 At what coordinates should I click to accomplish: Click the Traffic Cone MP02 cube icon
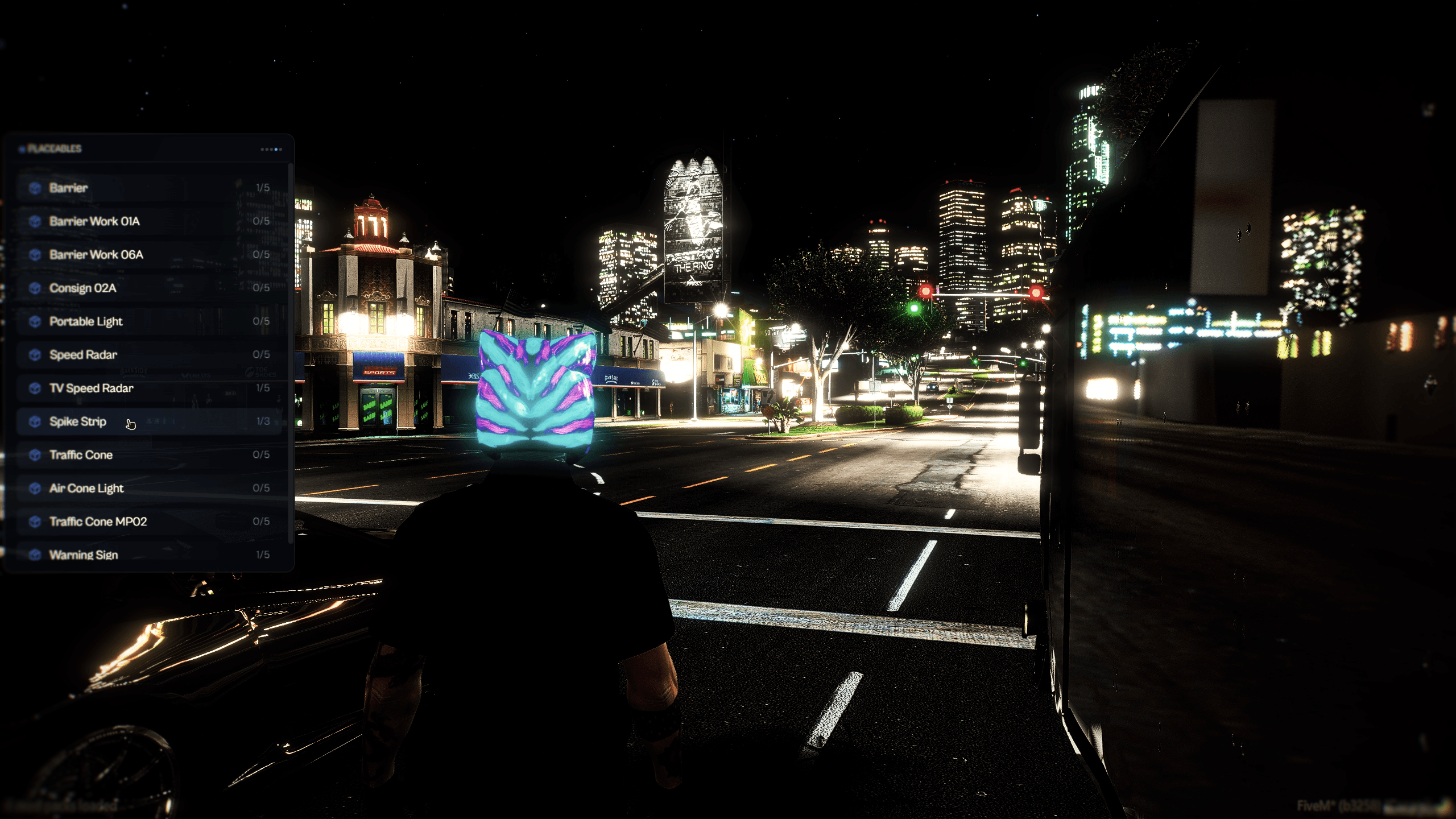tap(35, 521)
